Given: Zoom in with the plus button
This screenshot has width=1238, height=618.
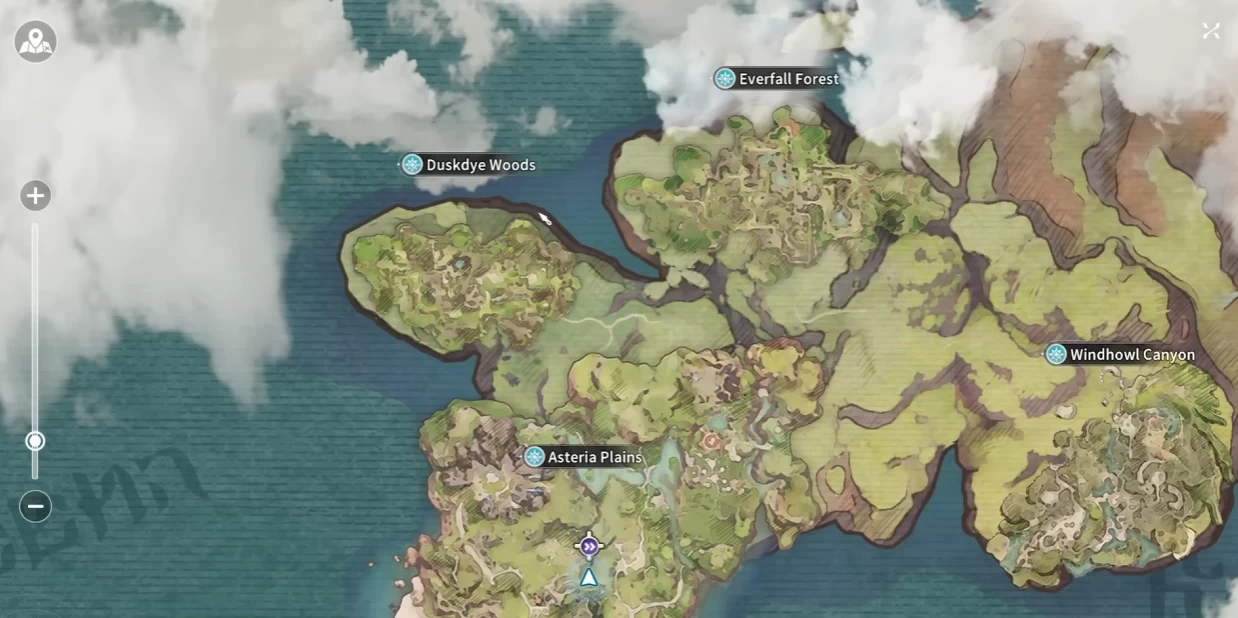Looking at the screenshot, I should pos(35,196).
